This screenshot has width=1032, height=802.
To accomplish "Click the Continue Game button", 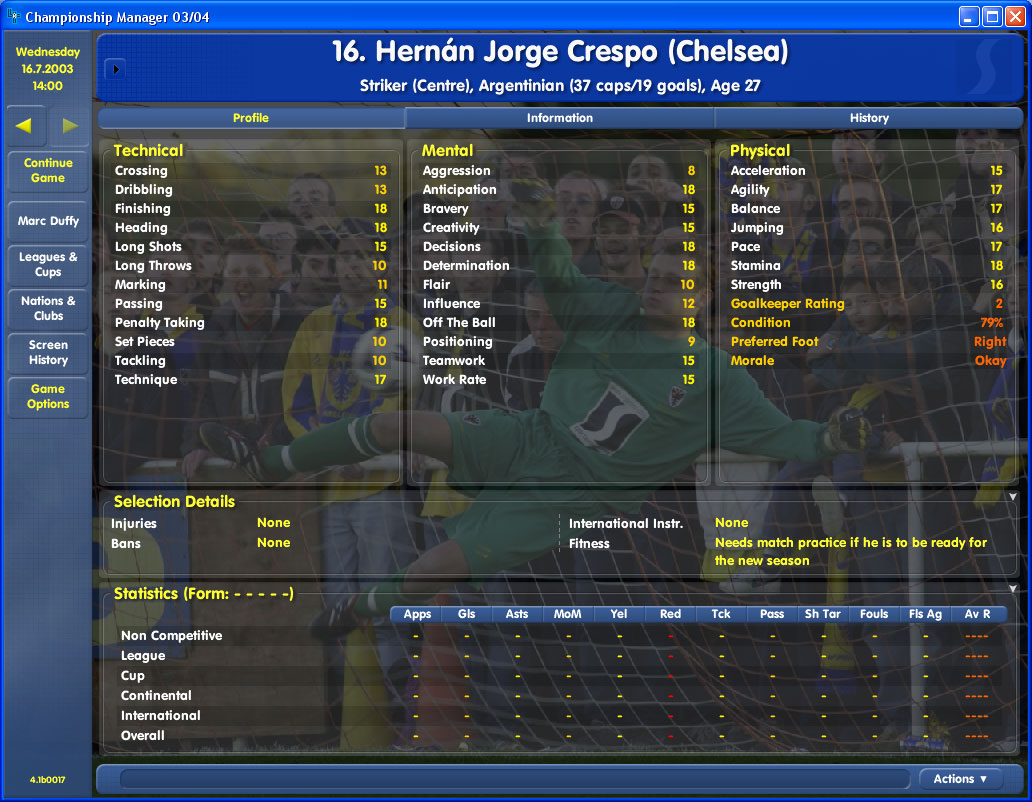I will 48,171.
